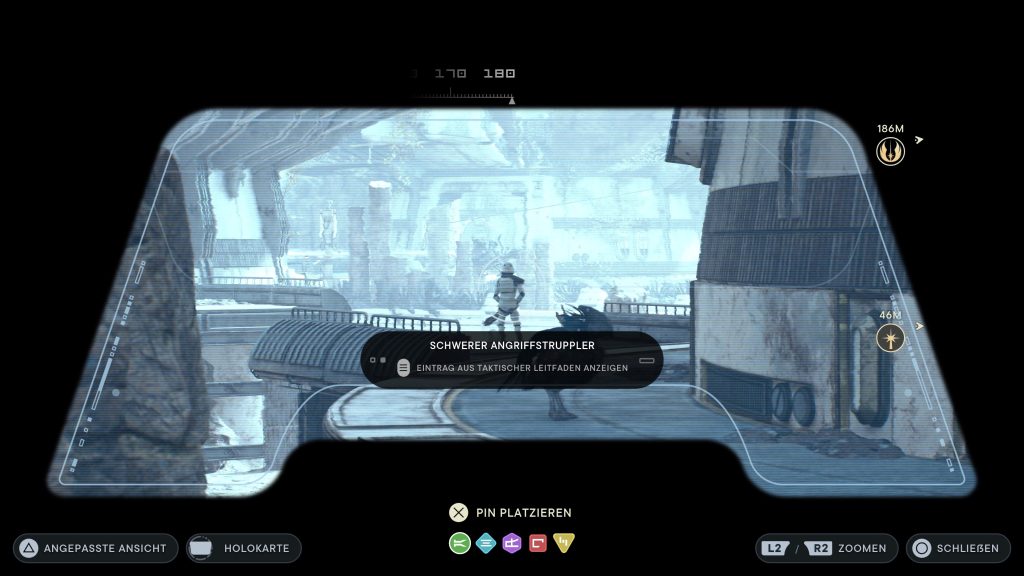Choose the blue diamond pin
The image size is (1024, 576).
[486, 543]
